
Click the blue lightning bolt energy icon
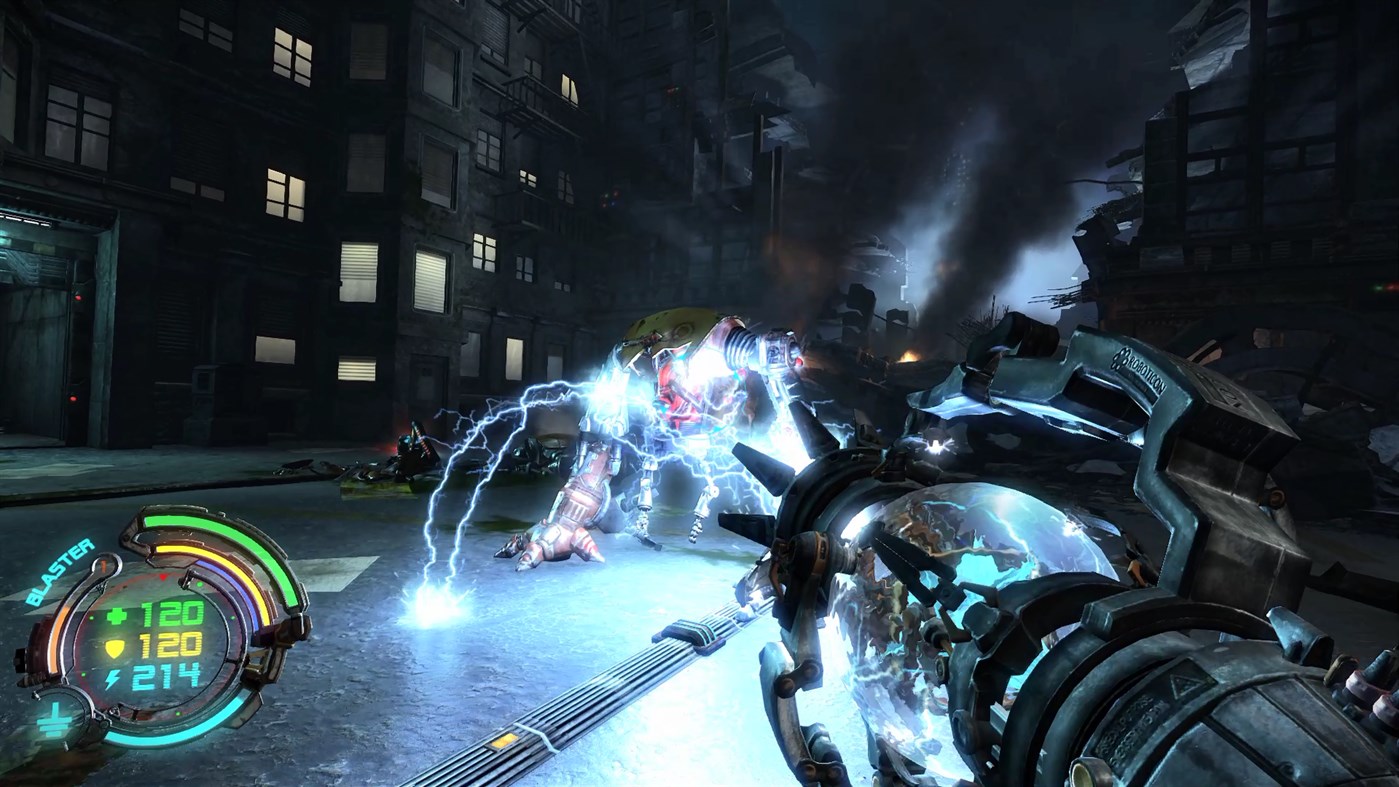coord(114,675)
